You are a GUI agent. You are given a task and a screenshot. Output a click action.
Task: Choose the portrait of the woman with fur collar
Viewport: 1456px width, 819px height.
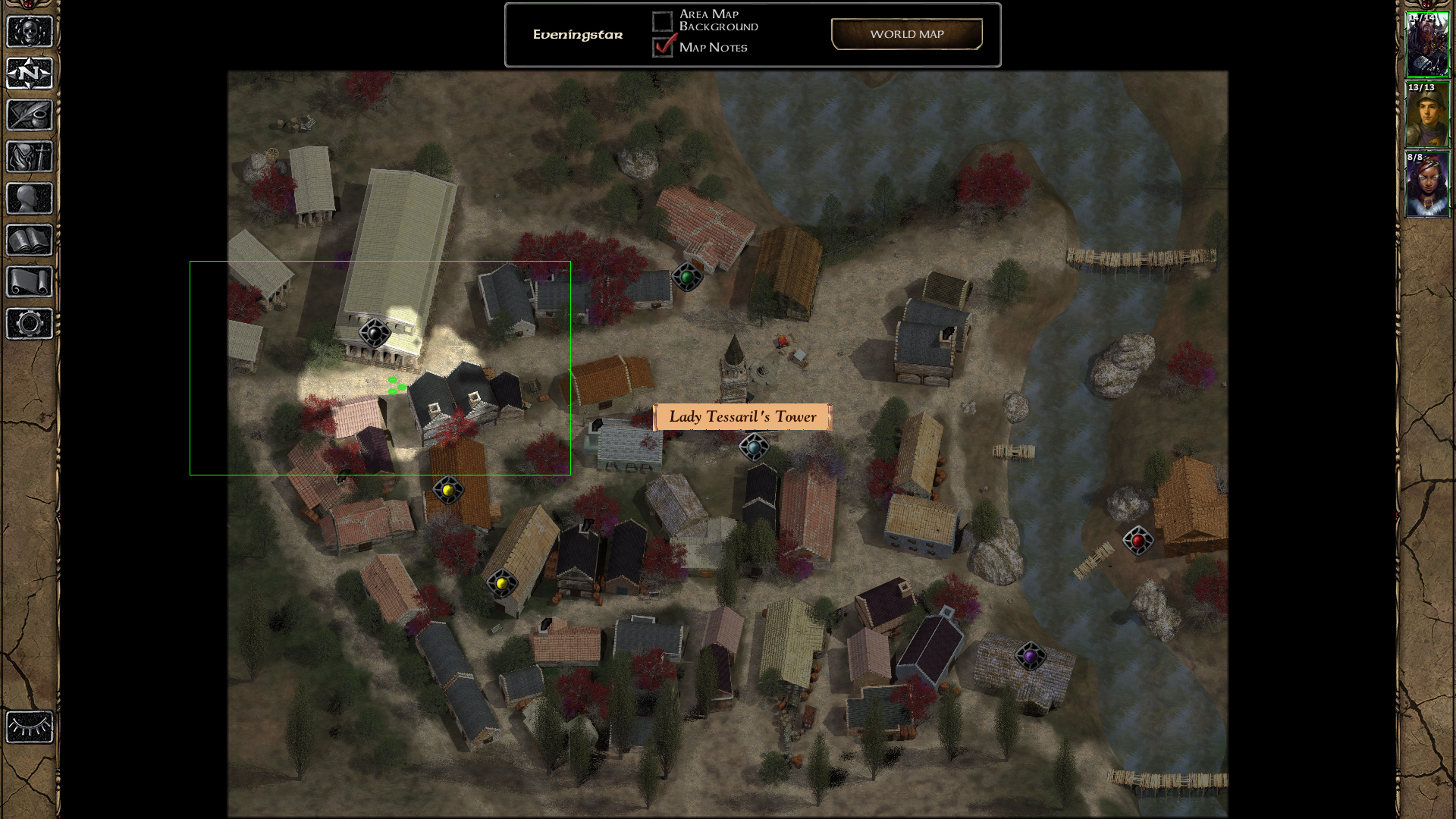click(x=1427, y=184)
